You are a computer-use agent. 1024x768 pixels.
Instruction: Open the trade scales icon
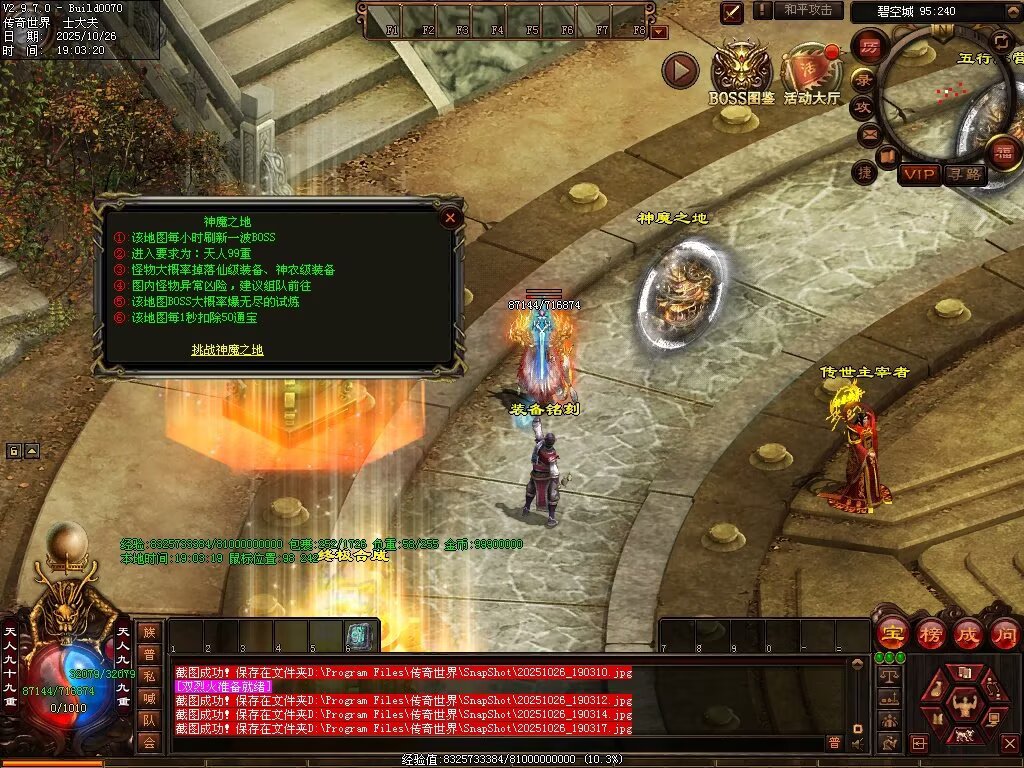tap(887, 677)
